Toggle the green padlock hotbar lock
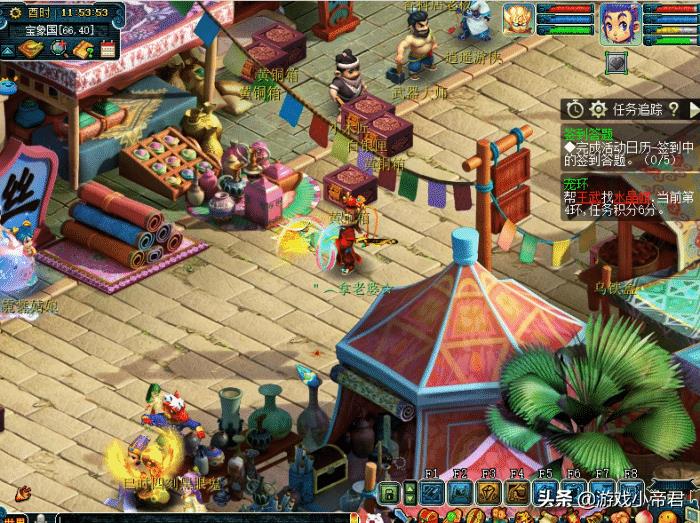 (389, 492)
